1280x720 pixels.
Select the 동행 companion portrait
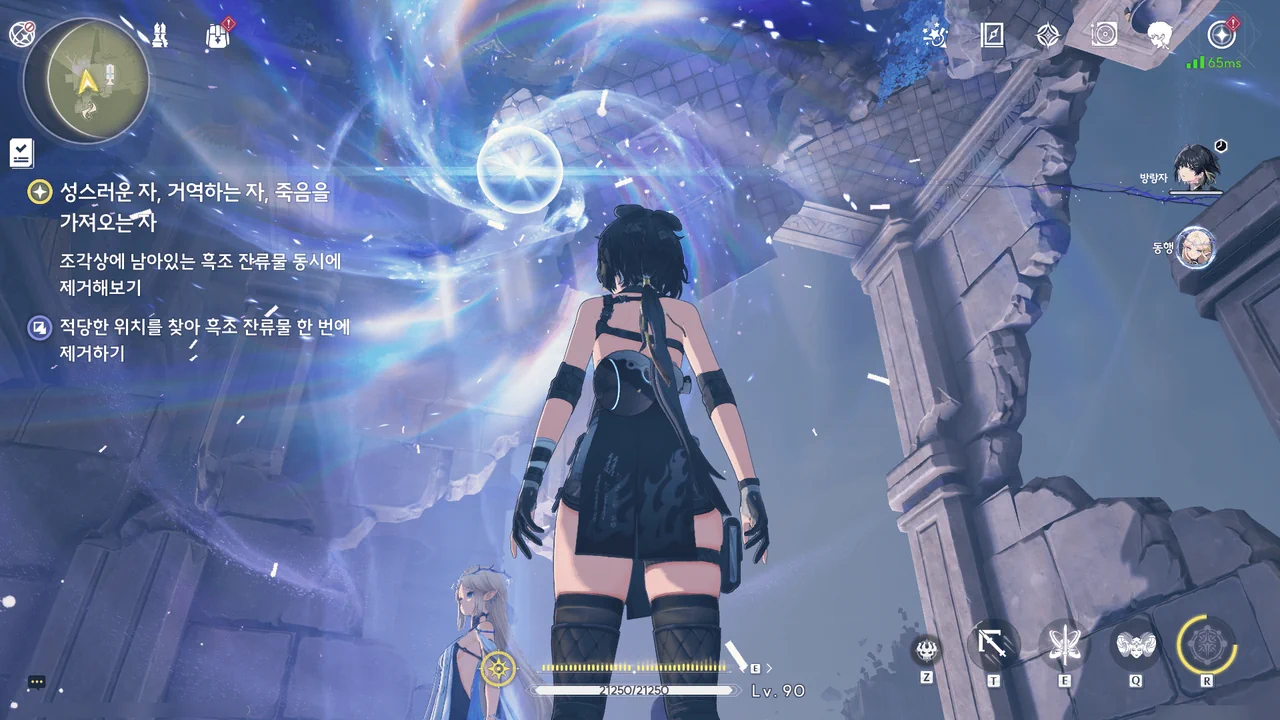click(x=1195, y=247)
